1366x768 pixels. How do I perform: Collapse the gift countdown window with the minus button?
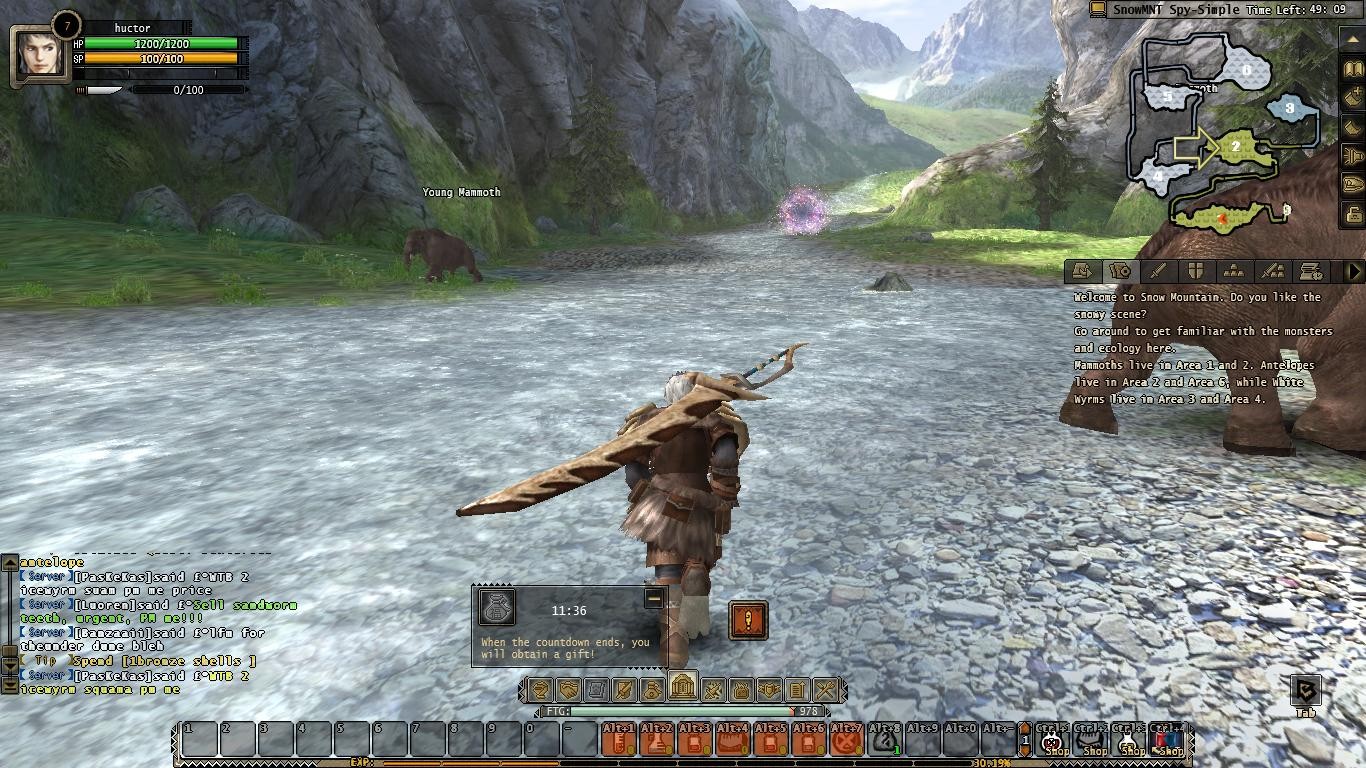click(x=655, y=600)
